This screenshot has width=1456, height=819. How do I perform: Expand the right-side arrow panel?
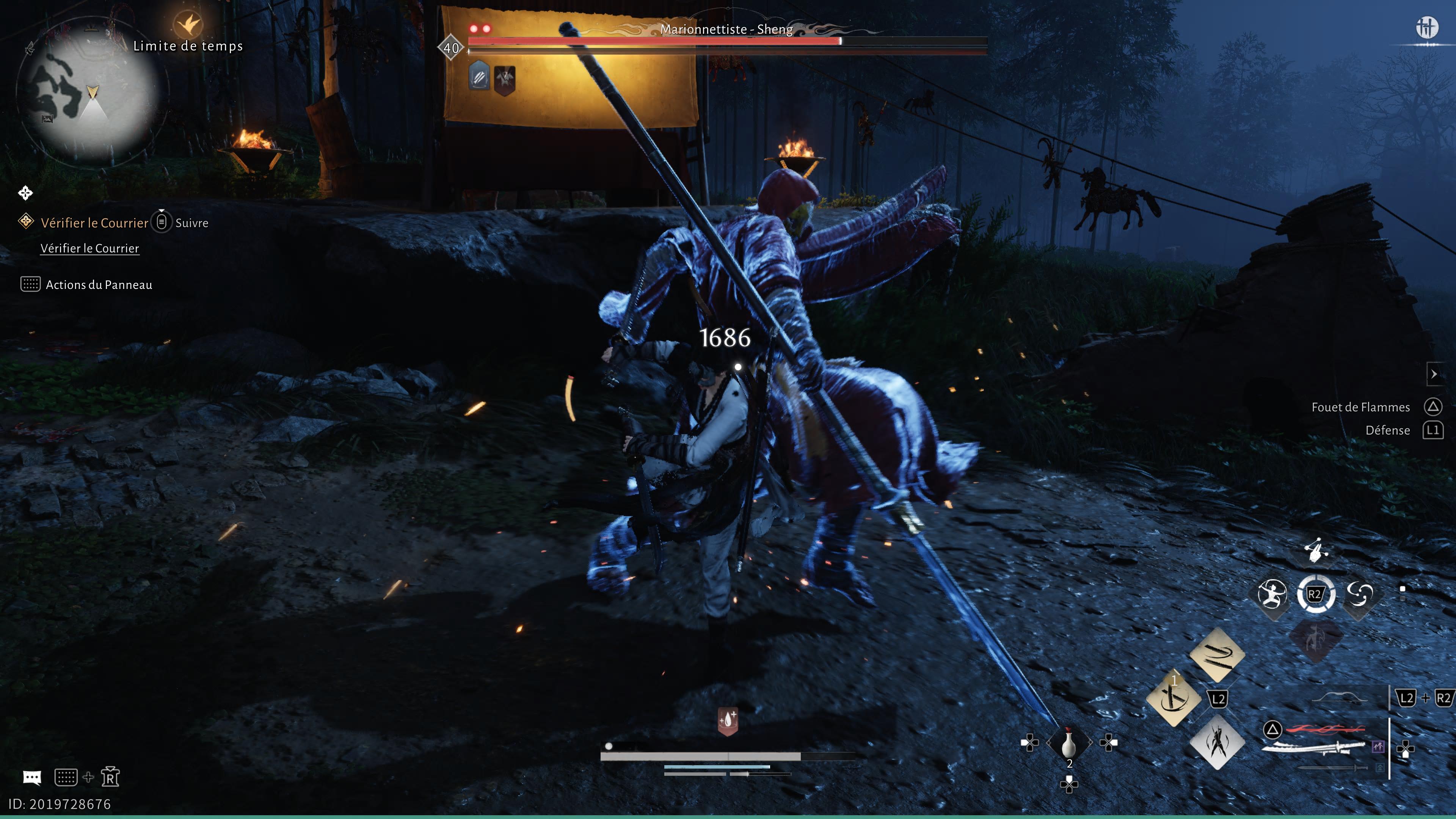(1433, 374)
